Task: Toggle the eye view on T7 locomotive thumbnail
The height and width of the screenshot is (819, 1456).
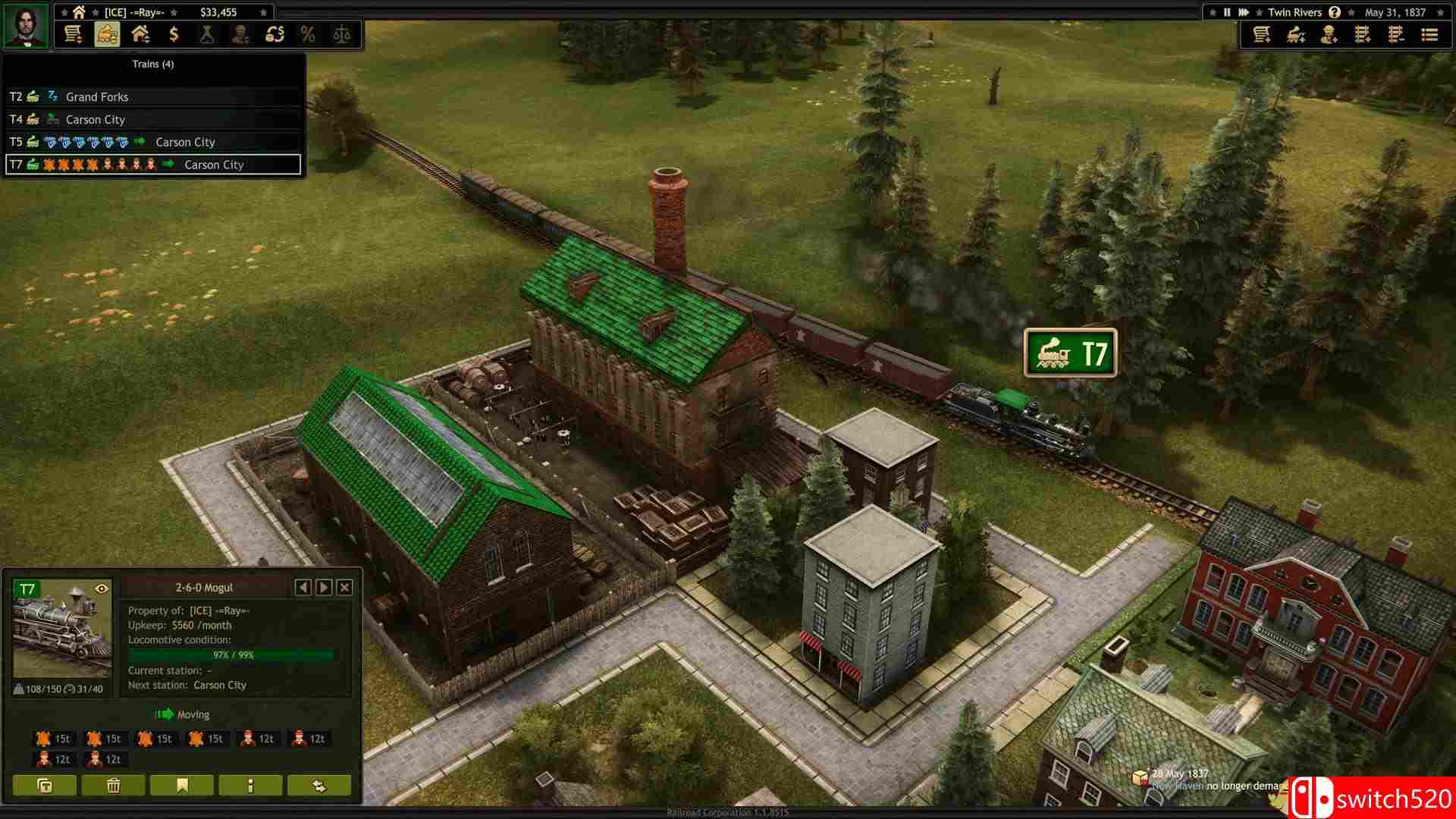Action: pyautogui.click(x=102, y=588)
